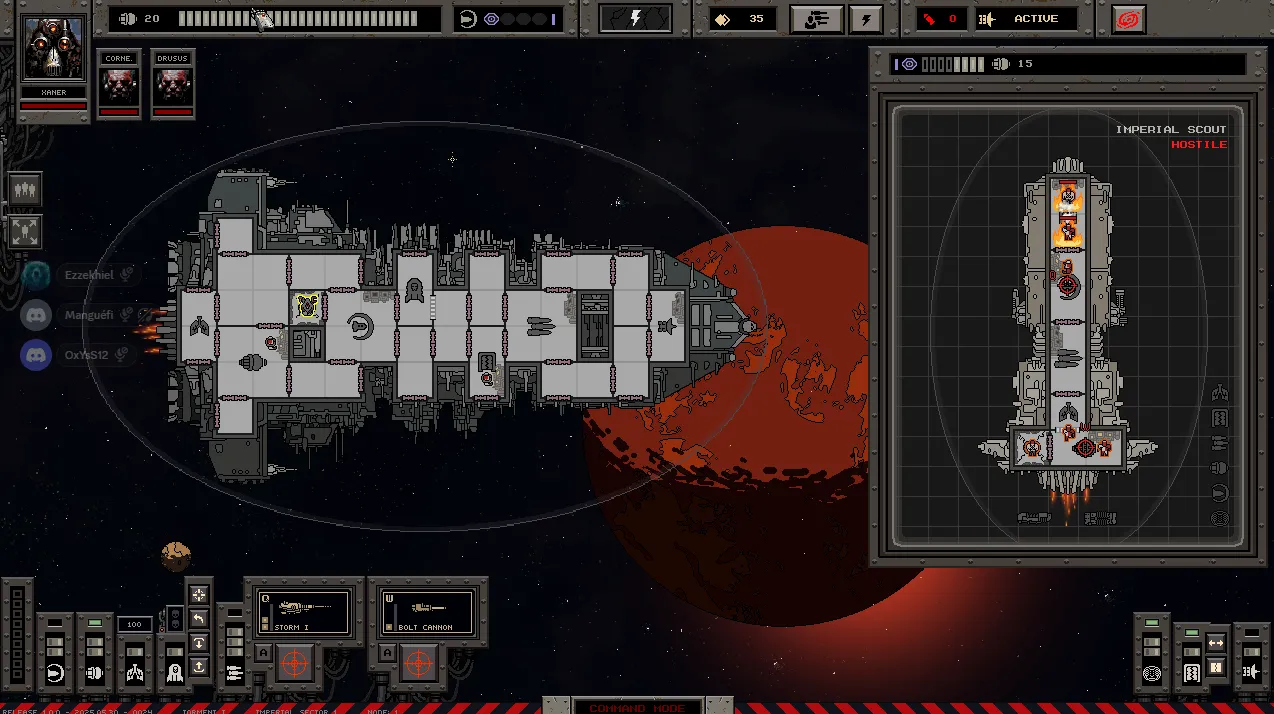Click the door control open arrows button
This screenshot has width=1274, height=714.
1216,642
